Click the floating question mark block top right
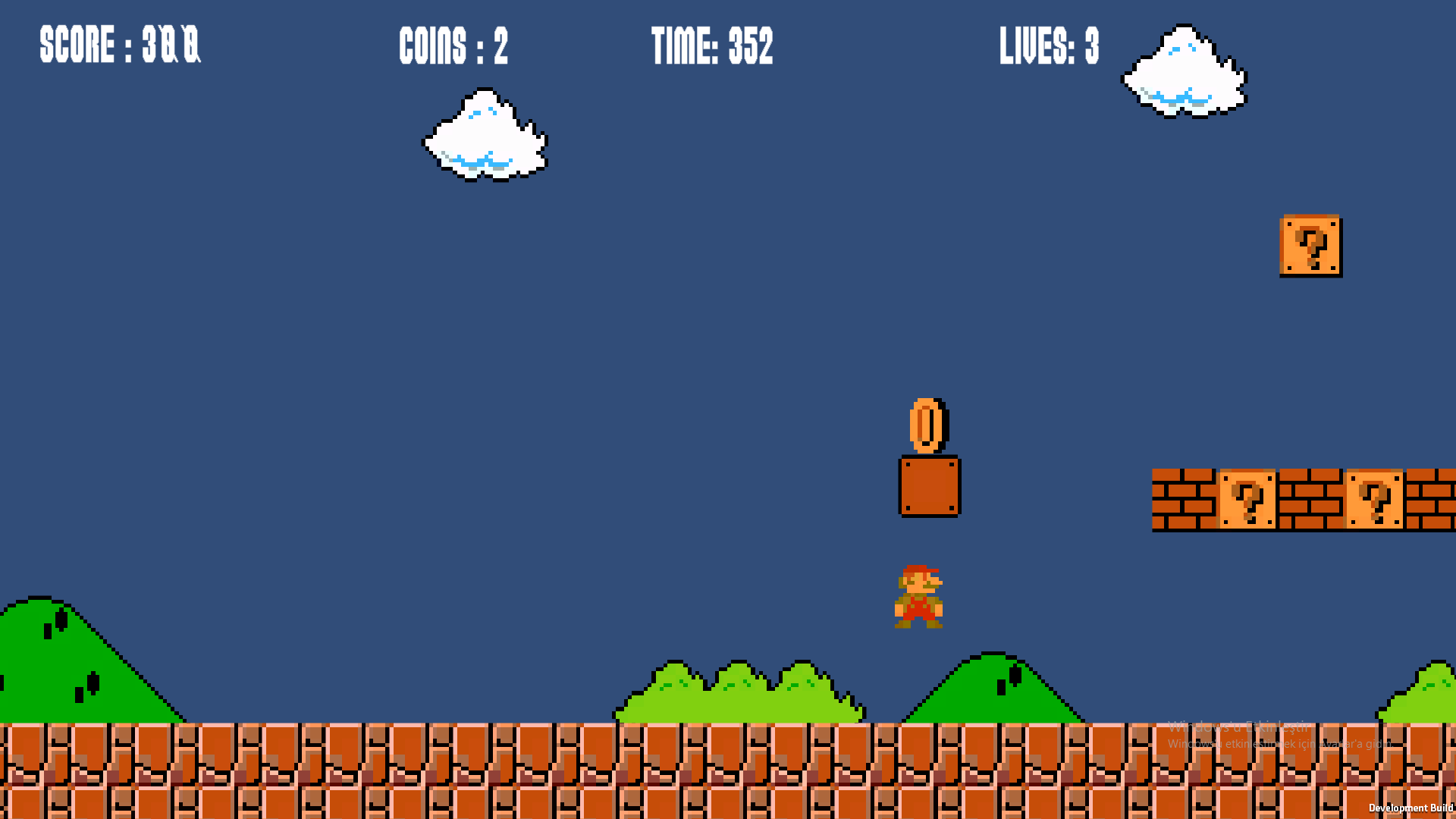 pos(1310,246)
